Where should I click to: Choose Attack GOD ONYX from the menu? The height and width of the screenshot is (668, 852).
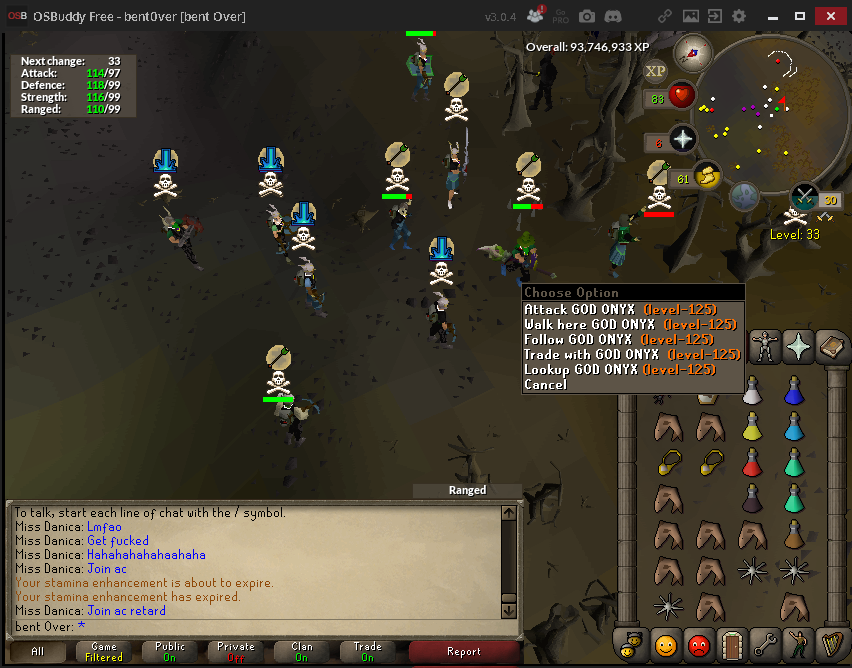(620, 310)
